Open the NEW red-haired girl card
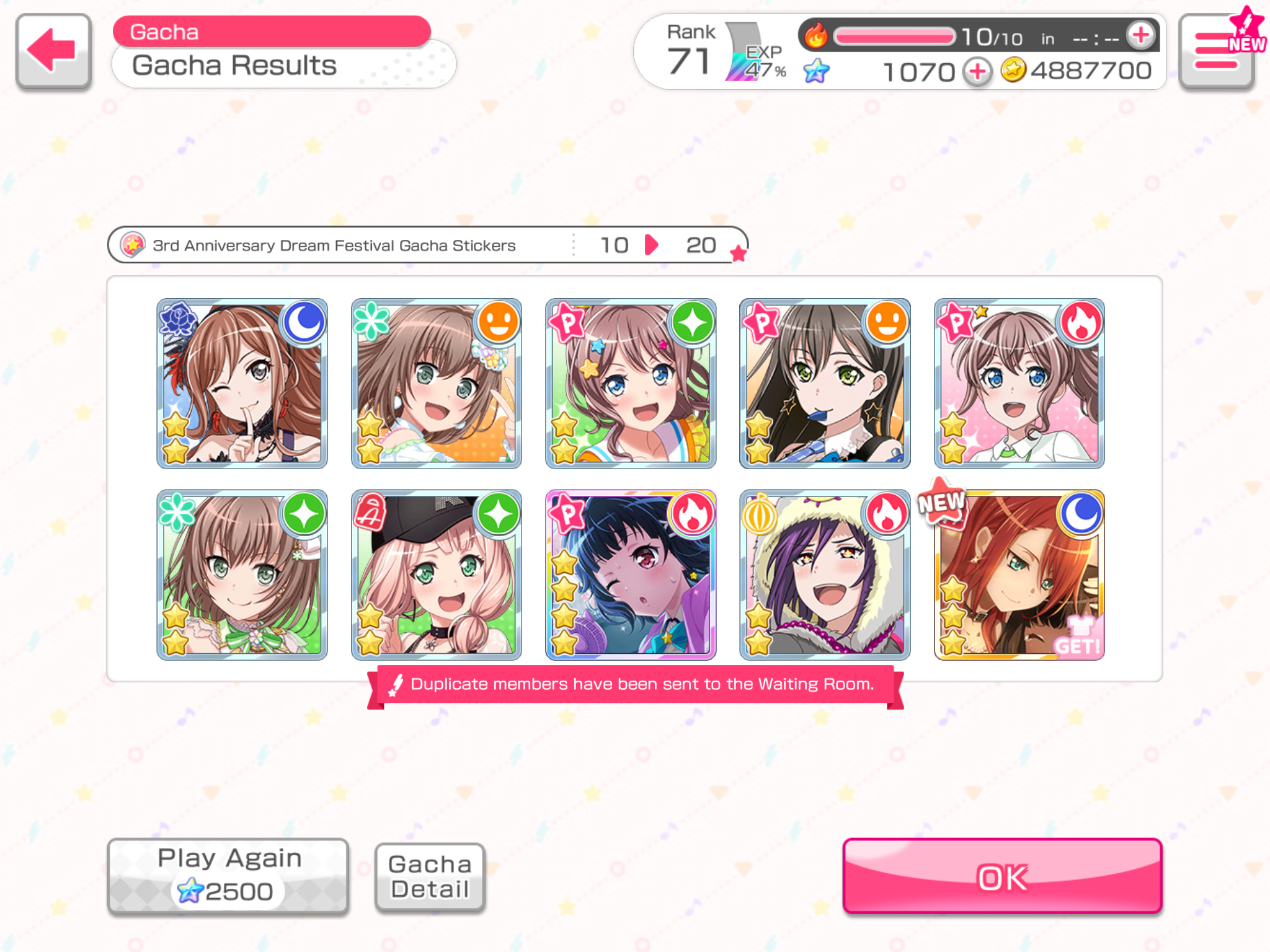This screenshot has width=1270, height=952. [x=1018, y=575]
